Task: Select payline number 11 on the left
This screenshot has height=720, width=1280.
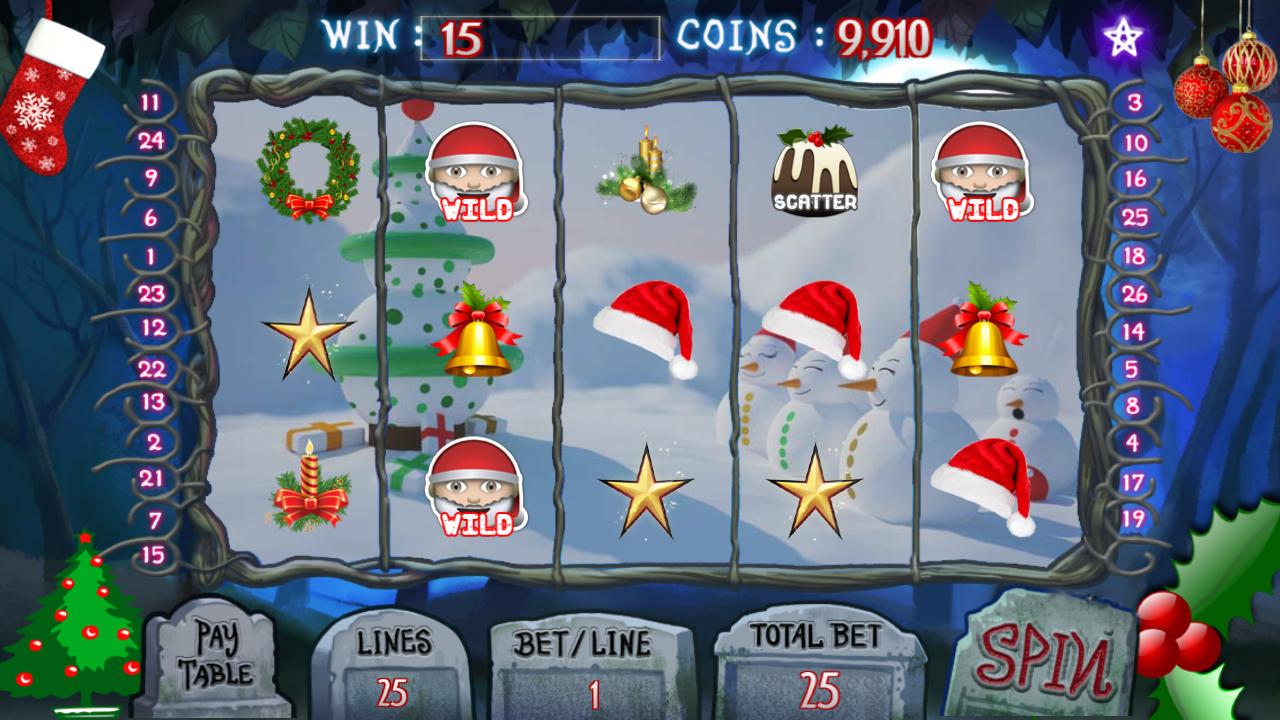Action: point(148,100)
